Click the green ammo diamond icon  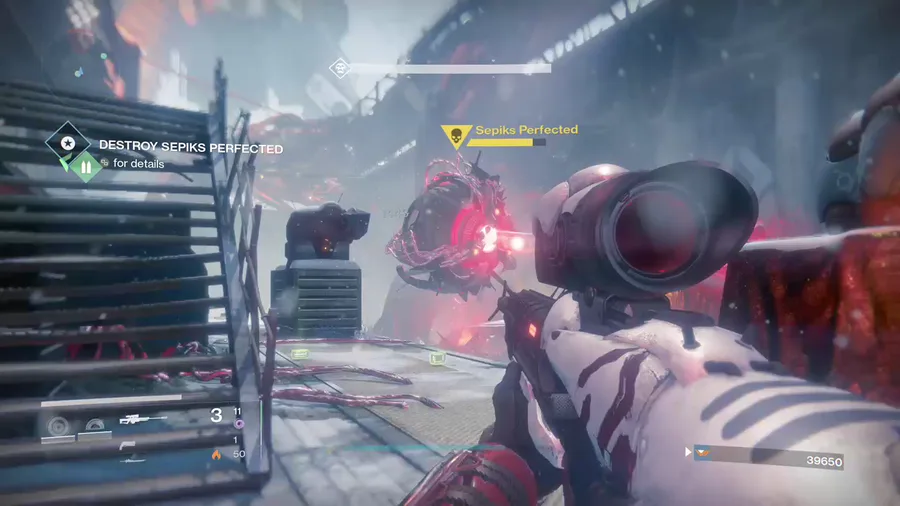tap(85, 167)
